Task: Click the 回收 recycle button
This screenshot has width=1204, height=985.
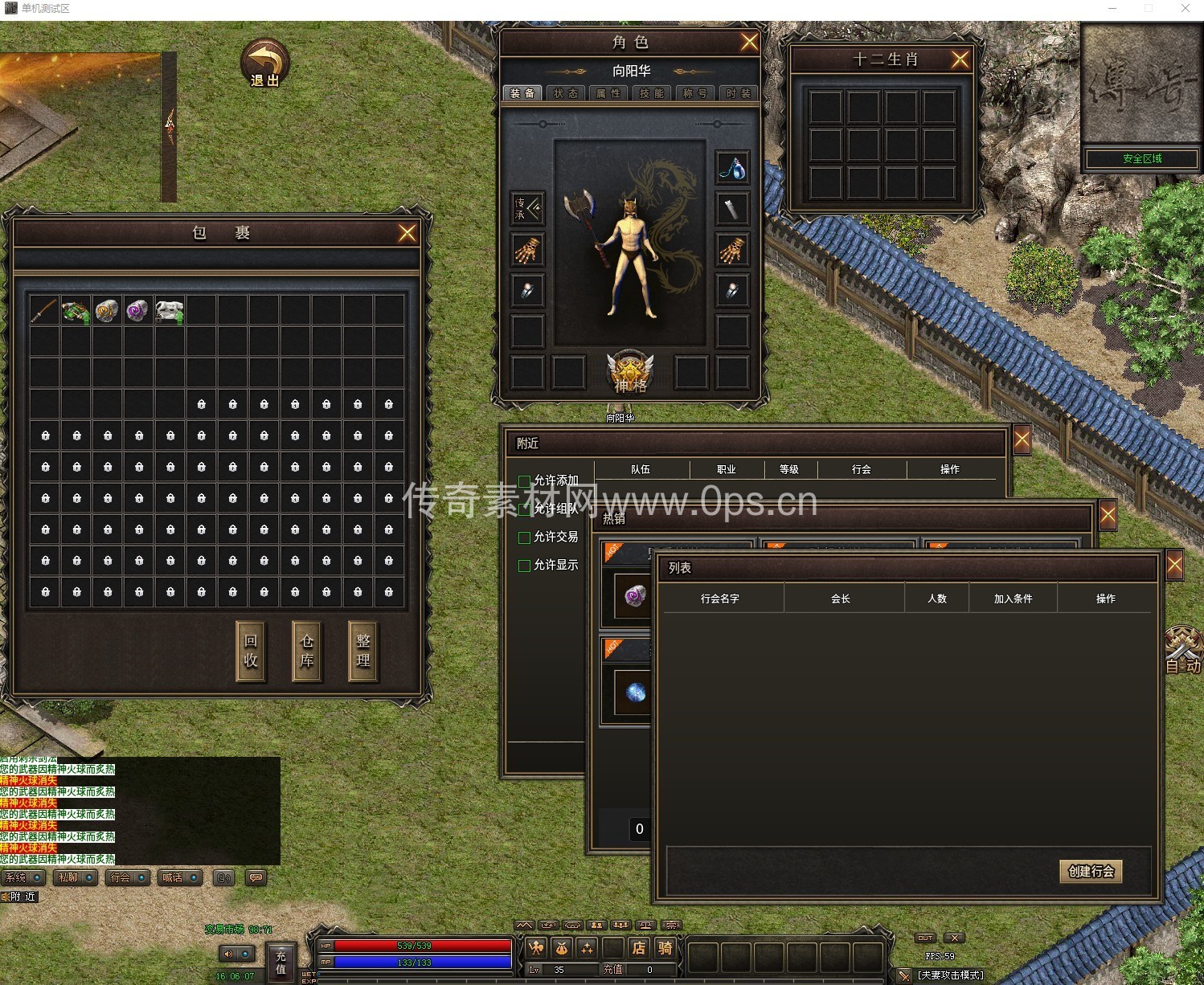Action: (x=251, y=651)
